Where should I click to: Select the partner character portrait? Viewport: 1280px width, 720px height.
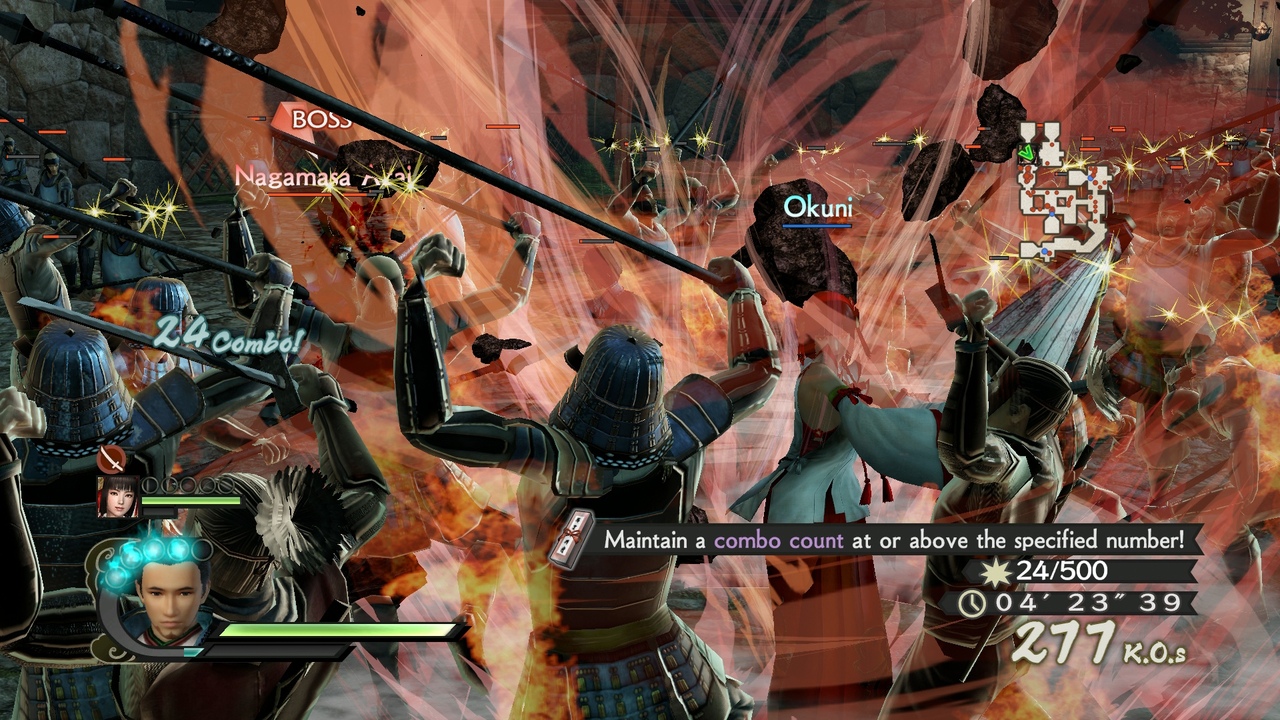(117, 496)
